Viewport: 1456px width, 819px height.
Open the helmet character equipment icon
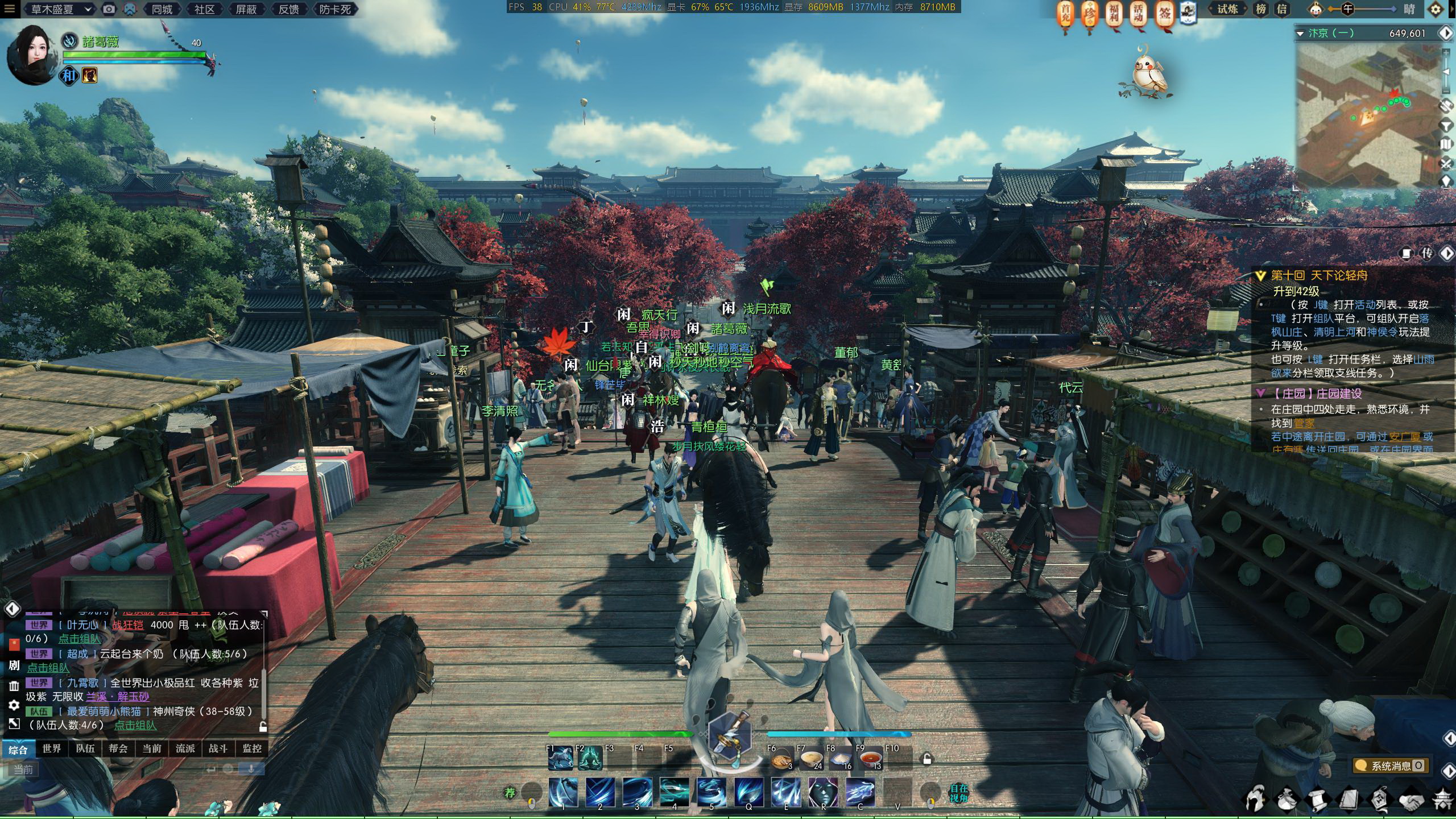pyautogui.click(x=1255, y=799)
